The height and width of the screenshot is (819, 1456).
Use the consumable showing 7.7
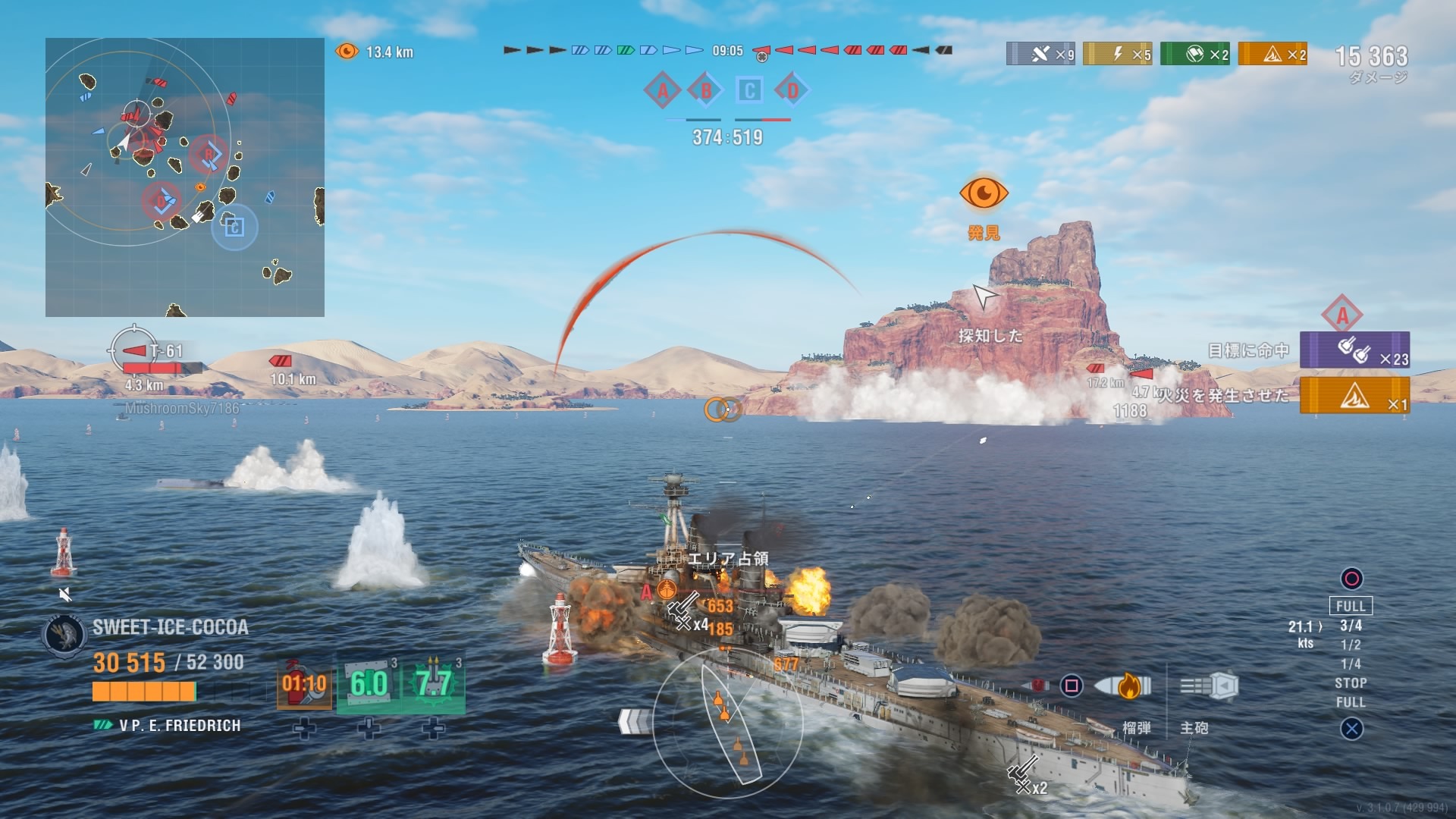[433, 683]
